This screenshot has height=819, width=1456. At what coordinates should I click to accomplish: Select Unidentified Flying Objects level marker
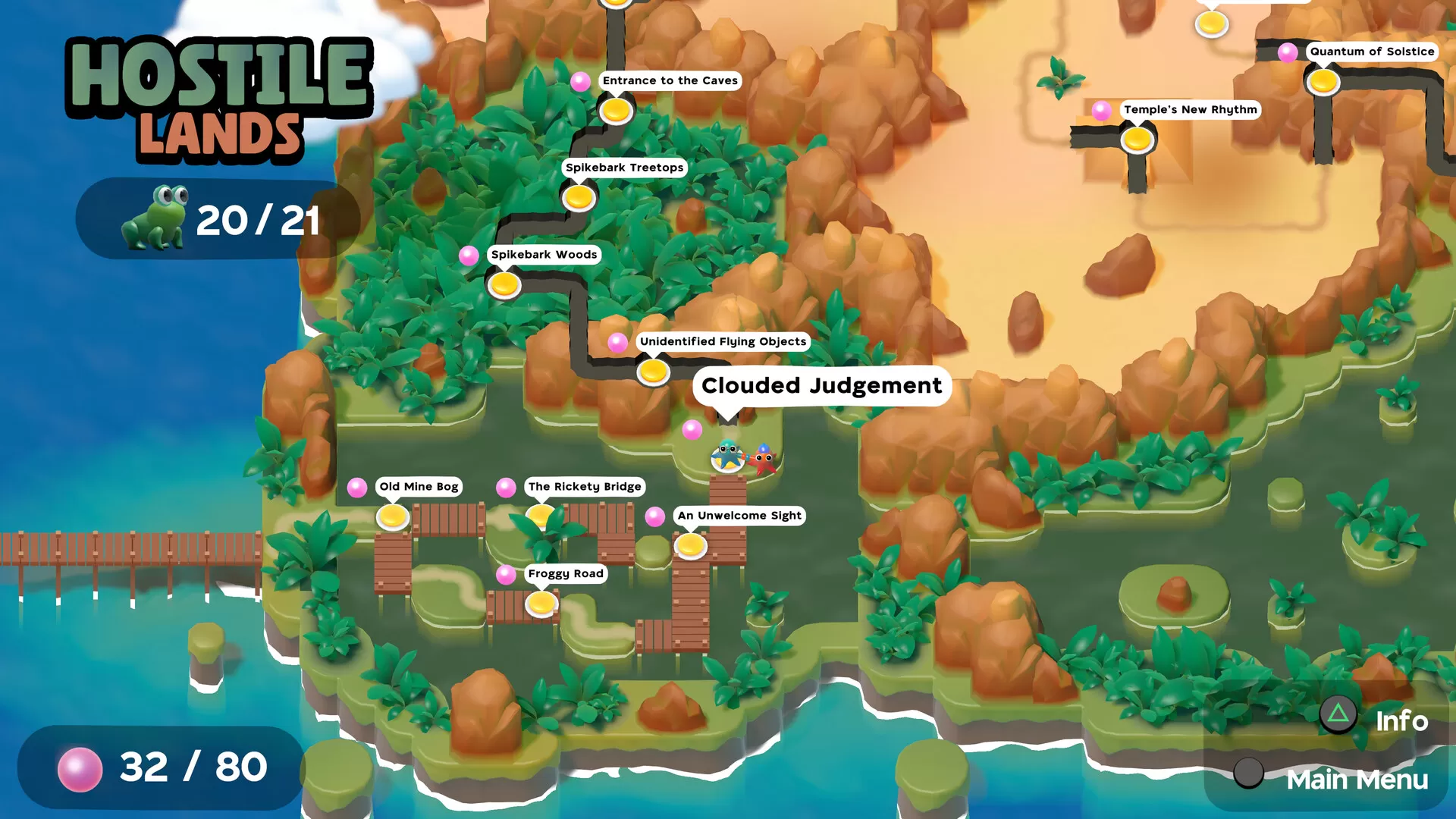(652, 372)
